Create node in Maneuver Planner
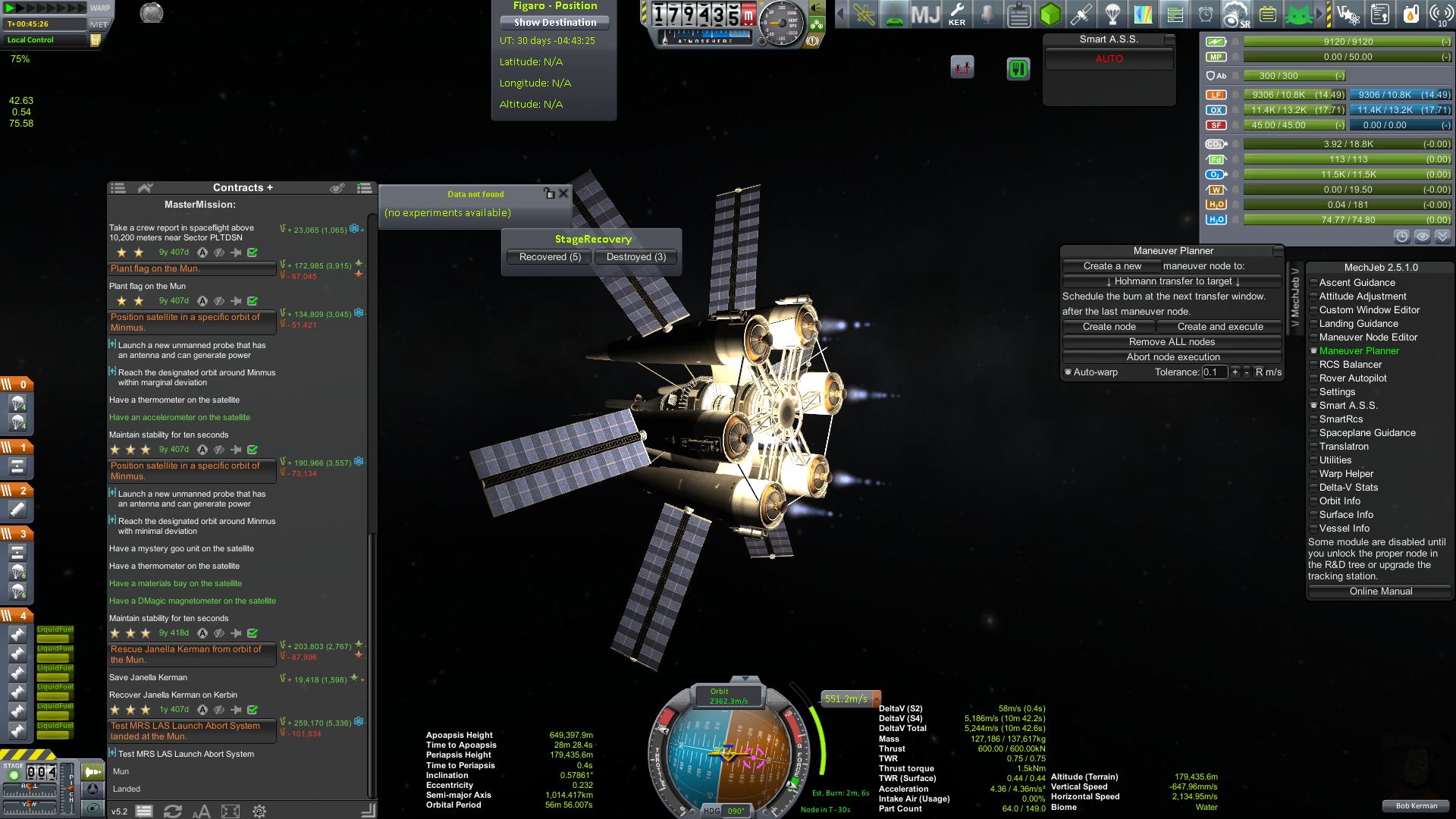The width and height of the screenshot is (1456, 819). click(1109, 327)
